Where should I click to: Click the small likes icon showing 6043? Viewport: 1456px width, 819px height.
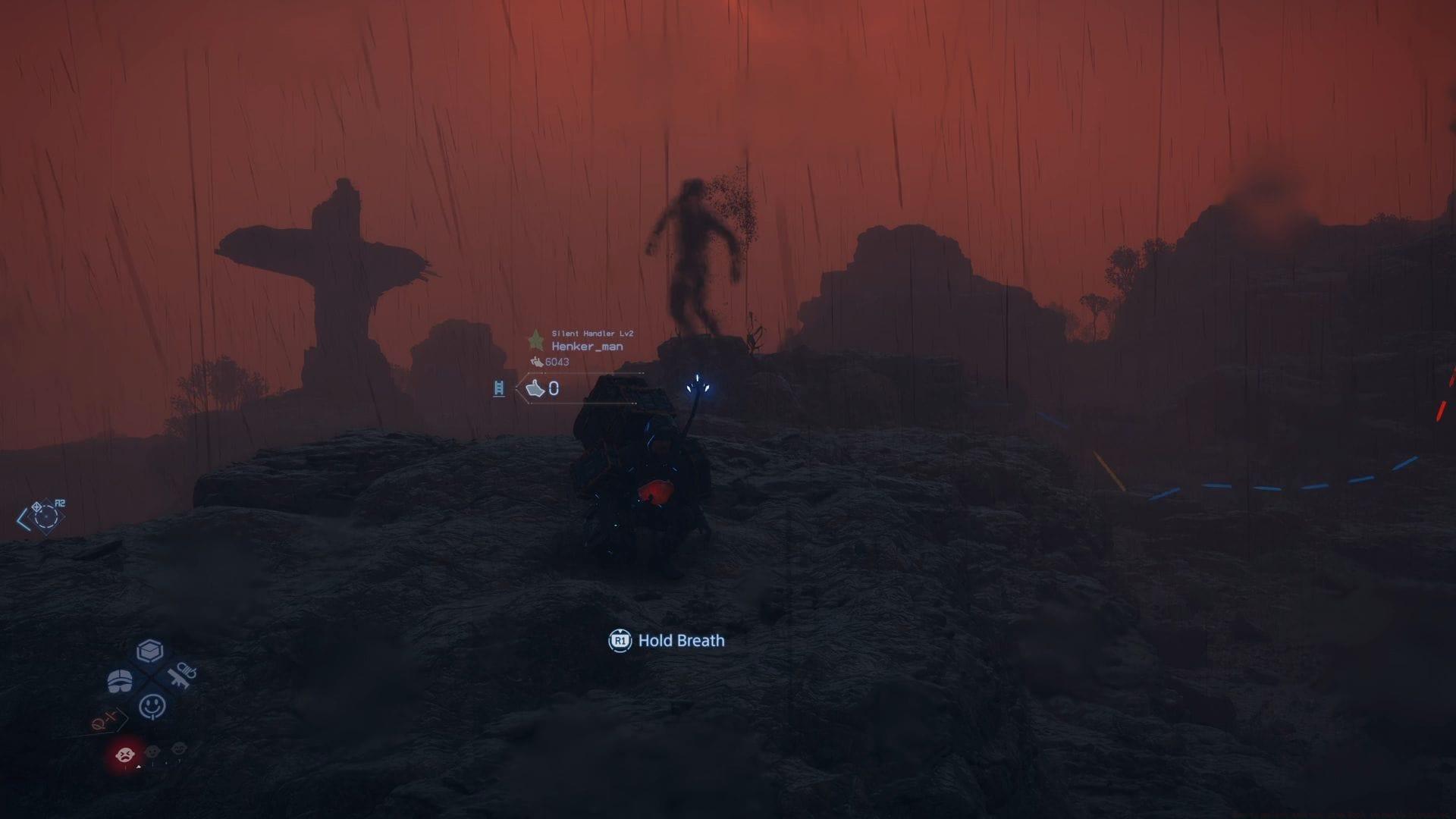tap(538, 363)
